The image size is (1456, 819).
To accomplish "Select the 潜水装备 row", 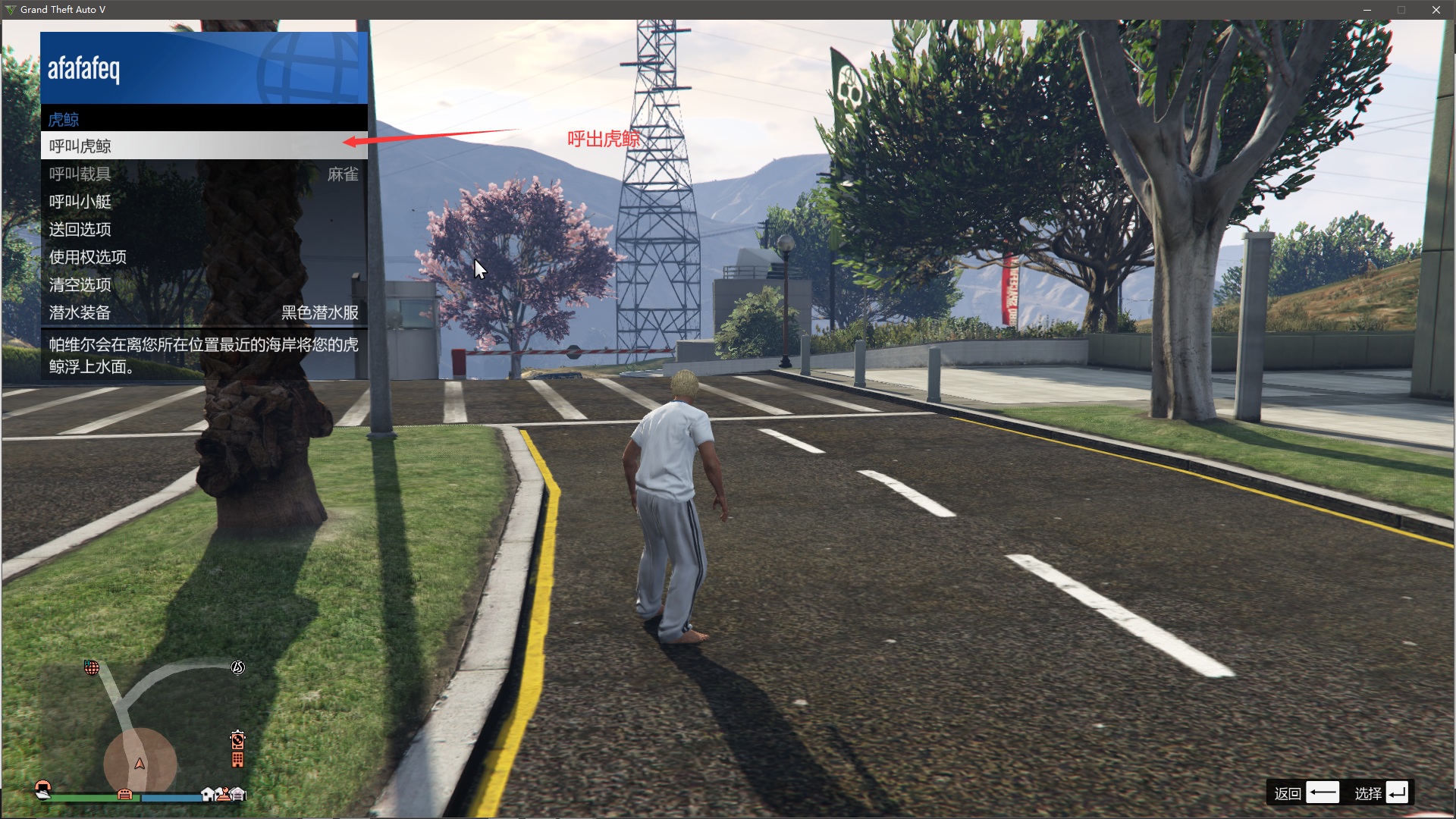I will point(203,312).
